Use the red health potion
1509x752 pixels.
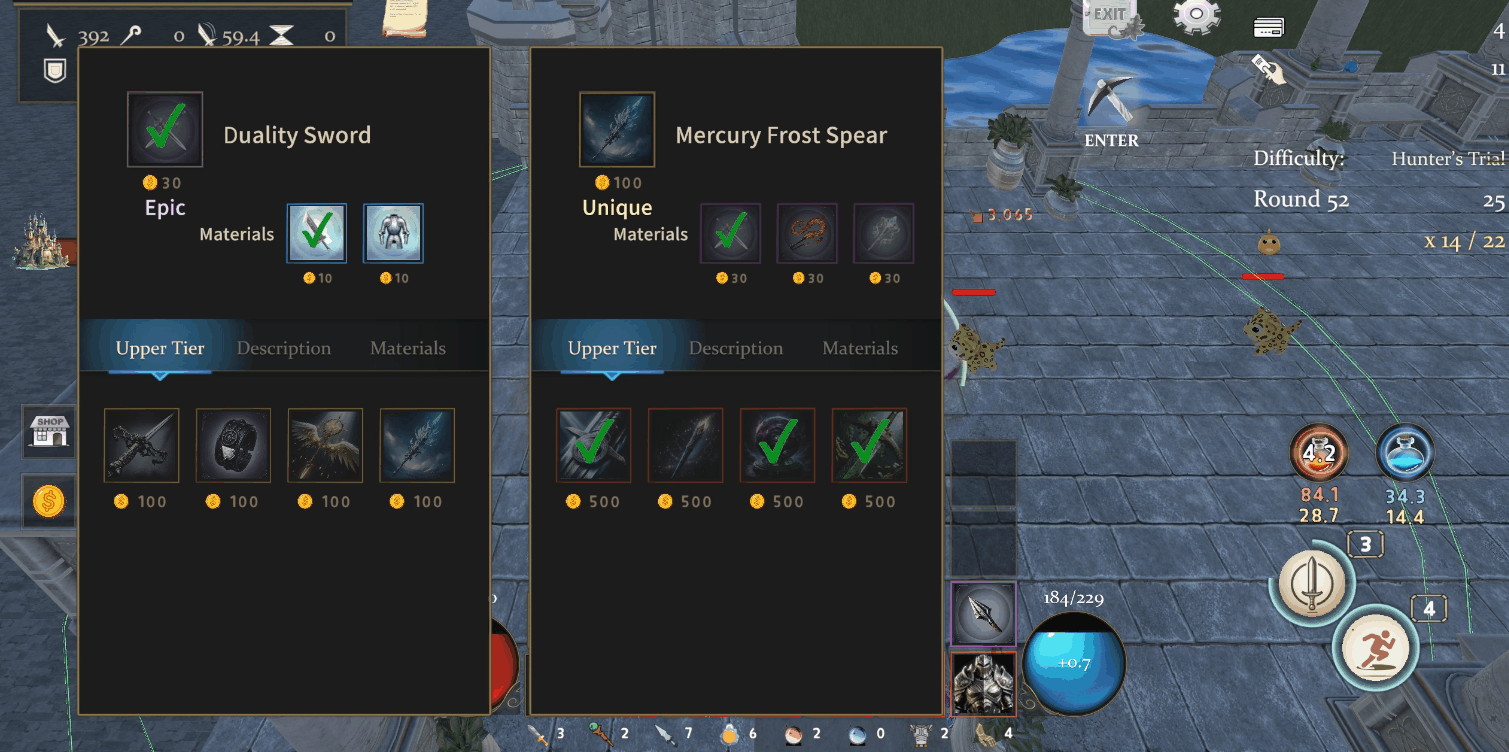[1319, 453]
